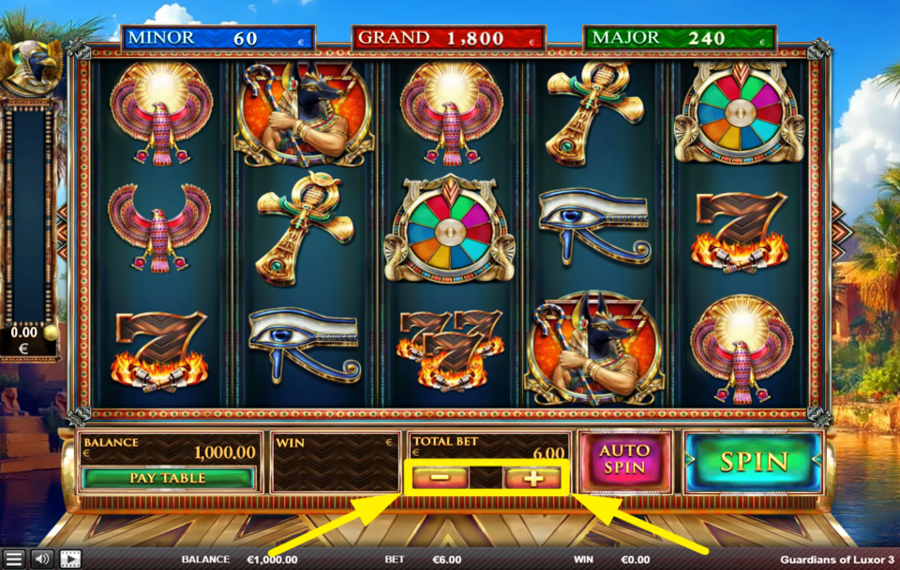Activate the Auto Spin button
The height and width of the screenshot is (570, 900).
(624, 461)
